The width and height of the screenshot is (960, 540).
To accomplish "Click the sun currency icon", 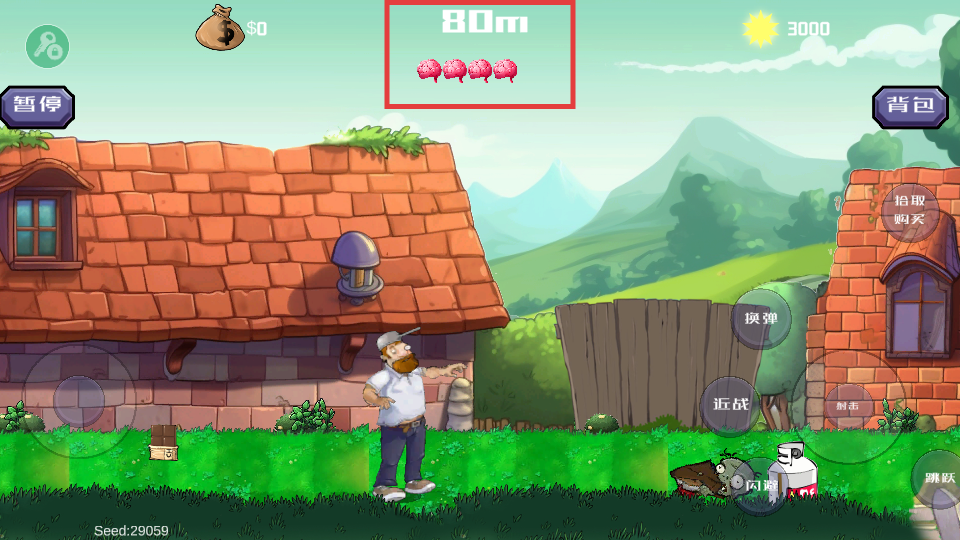I will (761, 29).
